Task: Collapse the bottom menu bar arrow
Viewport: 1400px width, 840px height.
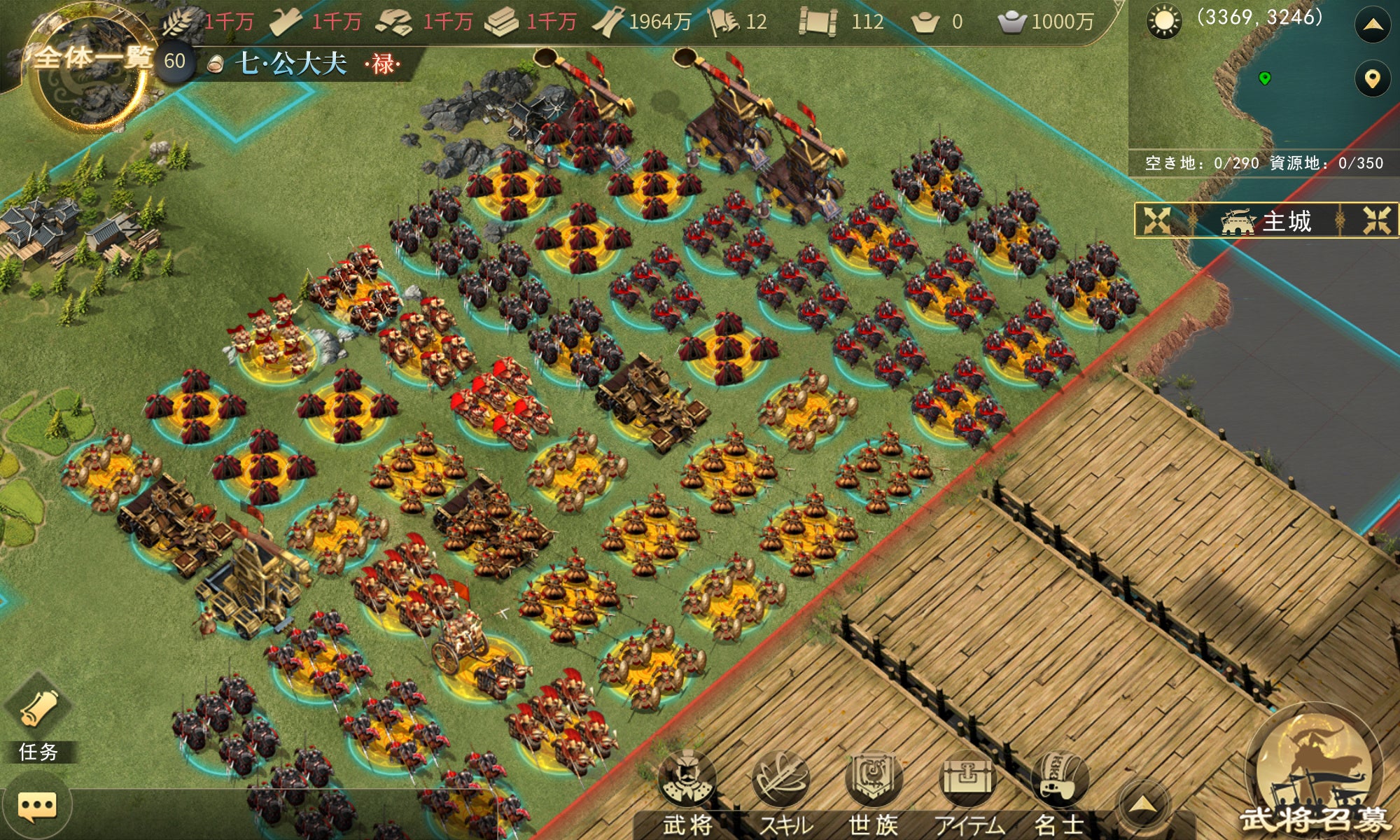Action: point(1142,805)
